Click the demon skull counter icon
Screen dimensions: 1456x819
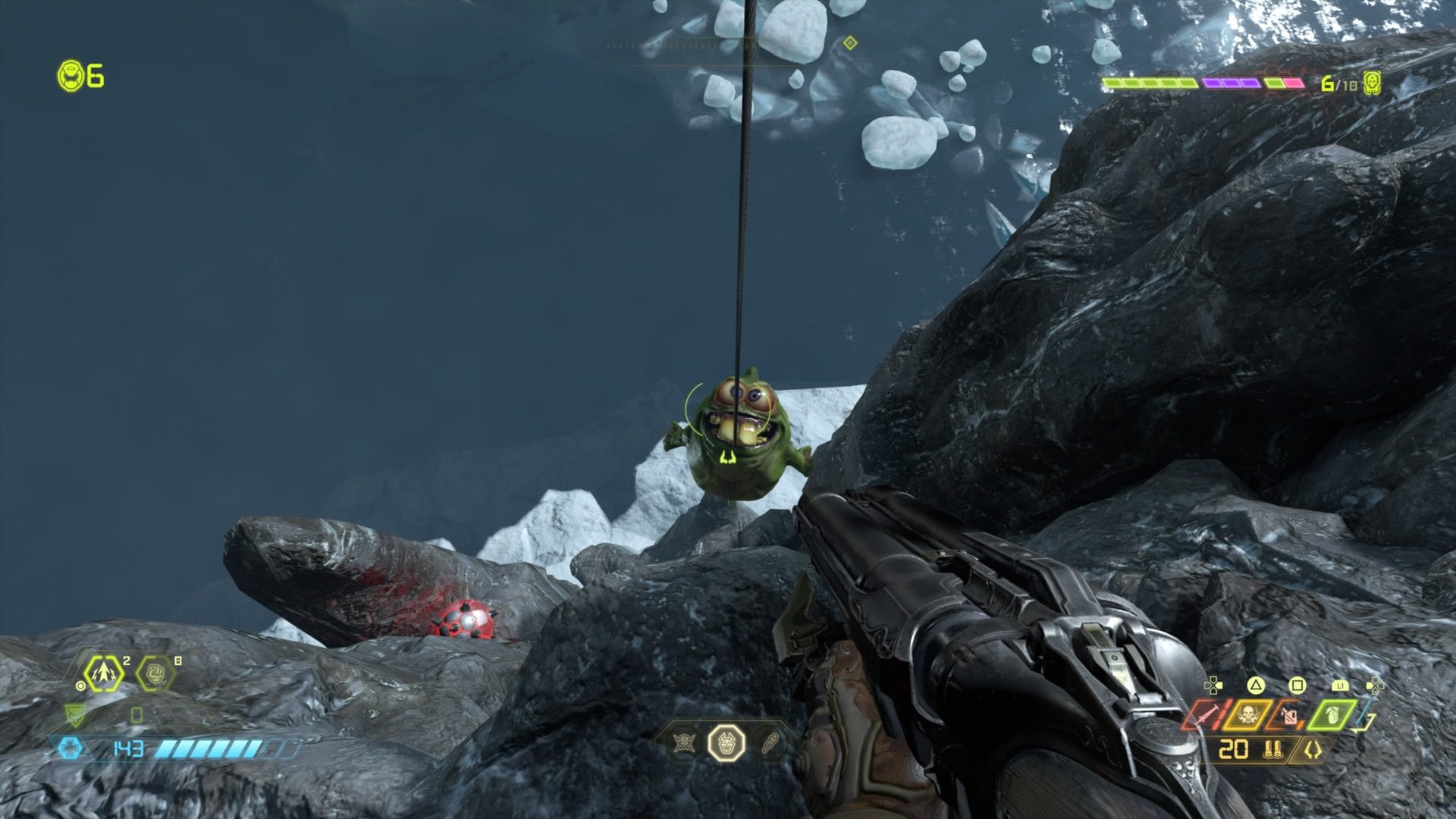tap(1372, 83)
